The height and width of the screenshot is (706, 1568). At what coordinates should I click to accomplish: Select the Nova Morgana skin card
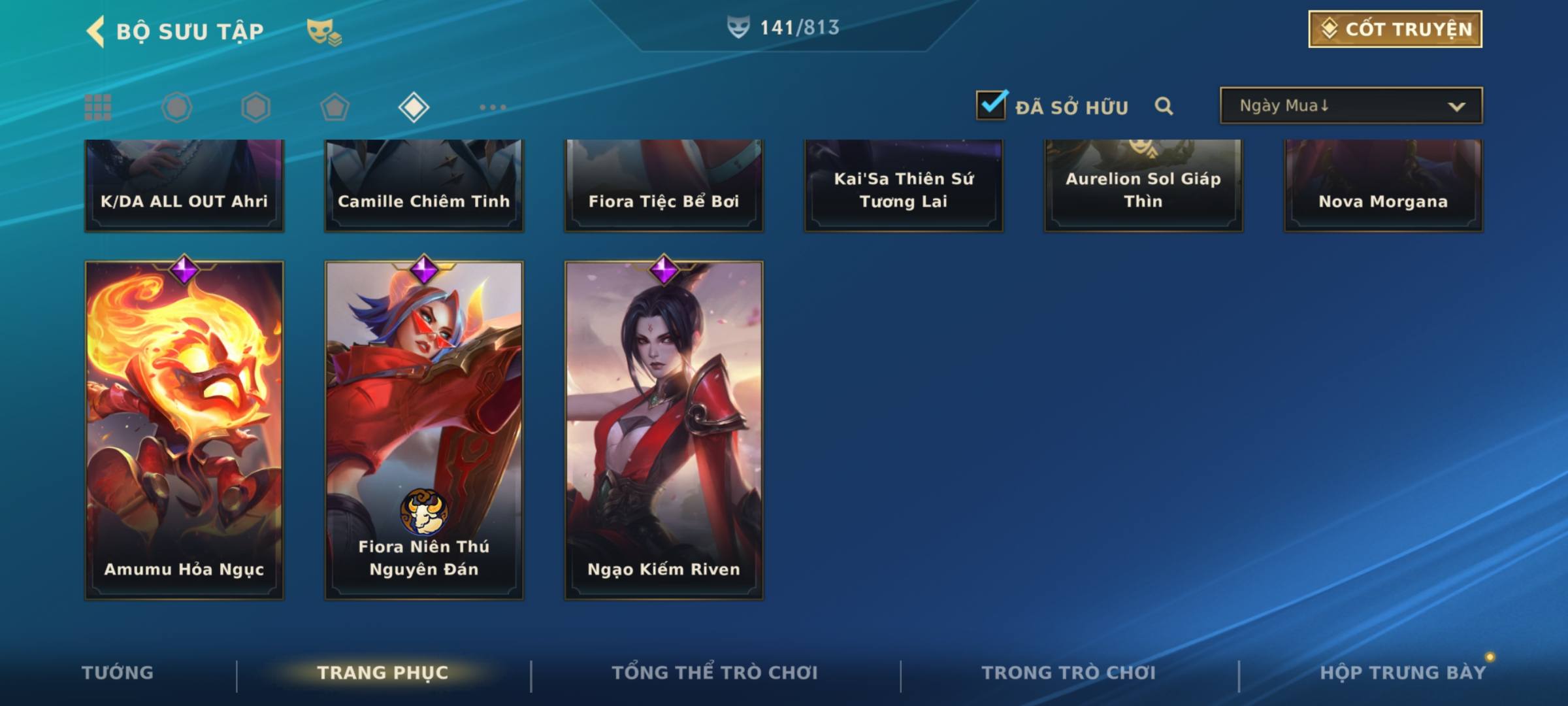(1383, 186)
